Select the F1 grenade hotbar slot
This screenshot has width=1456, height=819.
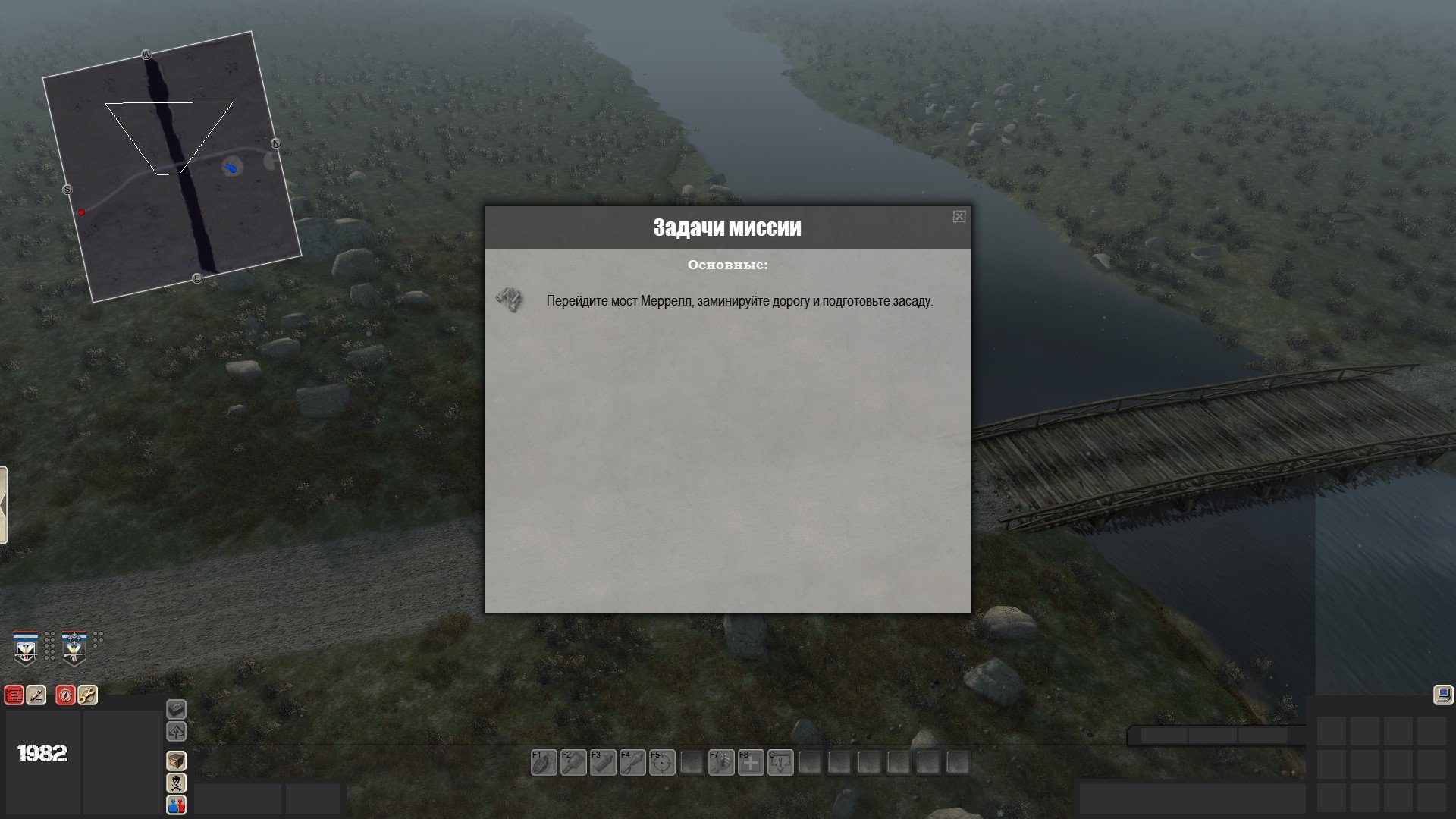pos(543,762)
